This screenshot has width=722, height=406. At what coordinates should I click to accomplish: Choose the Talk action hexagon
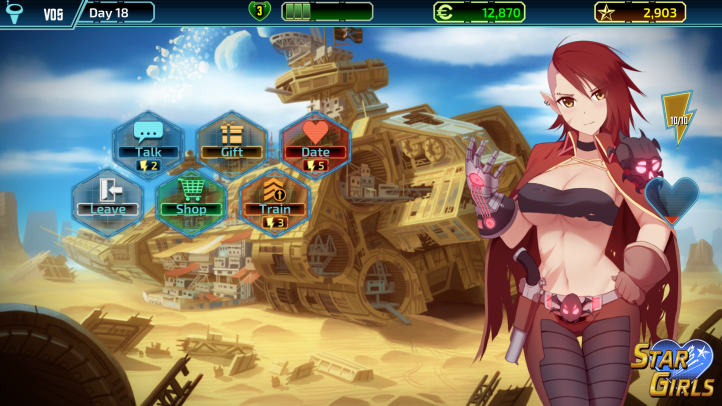pyautogui.click(x=148, y=143)
